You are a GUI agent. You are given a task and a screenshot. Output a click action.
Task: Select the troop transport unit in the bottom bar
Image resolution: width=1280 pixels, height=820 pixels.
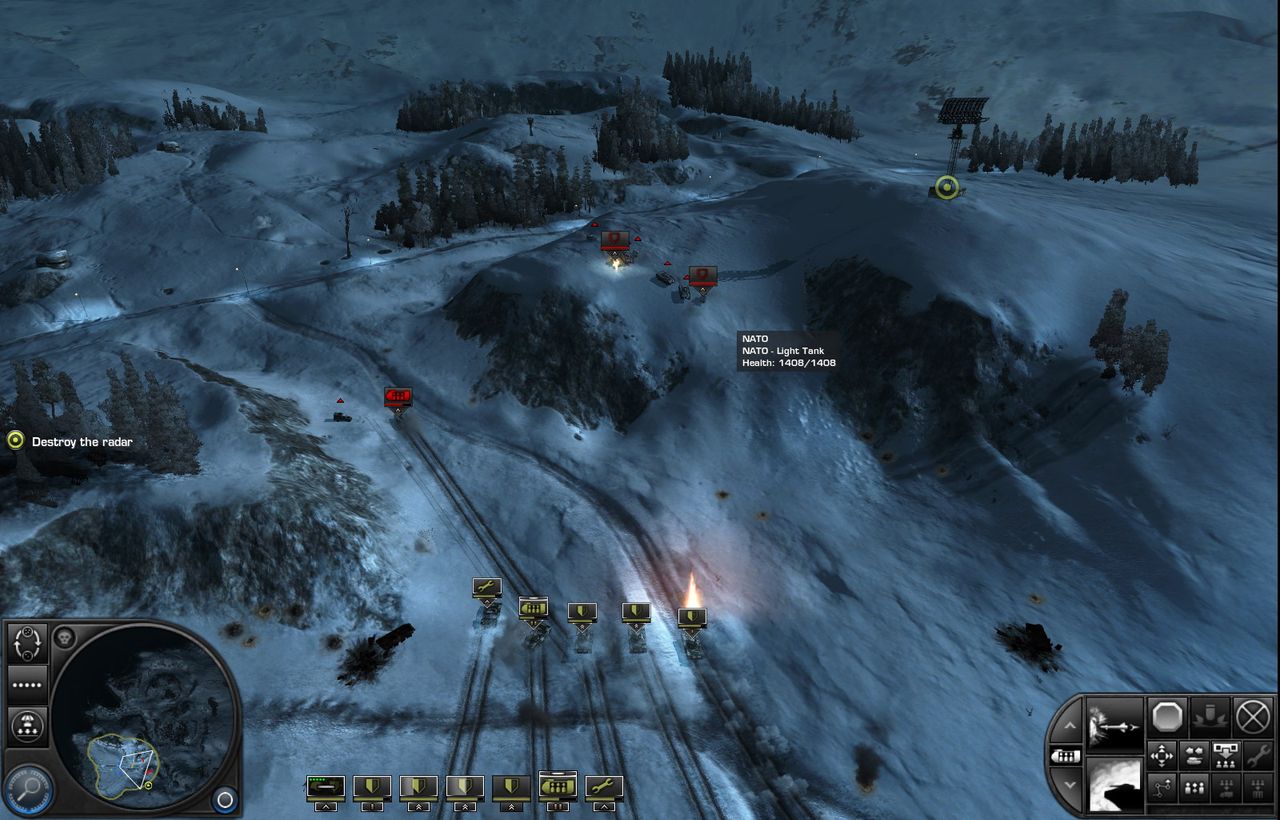pyautogui.click(x=557, y=789)
